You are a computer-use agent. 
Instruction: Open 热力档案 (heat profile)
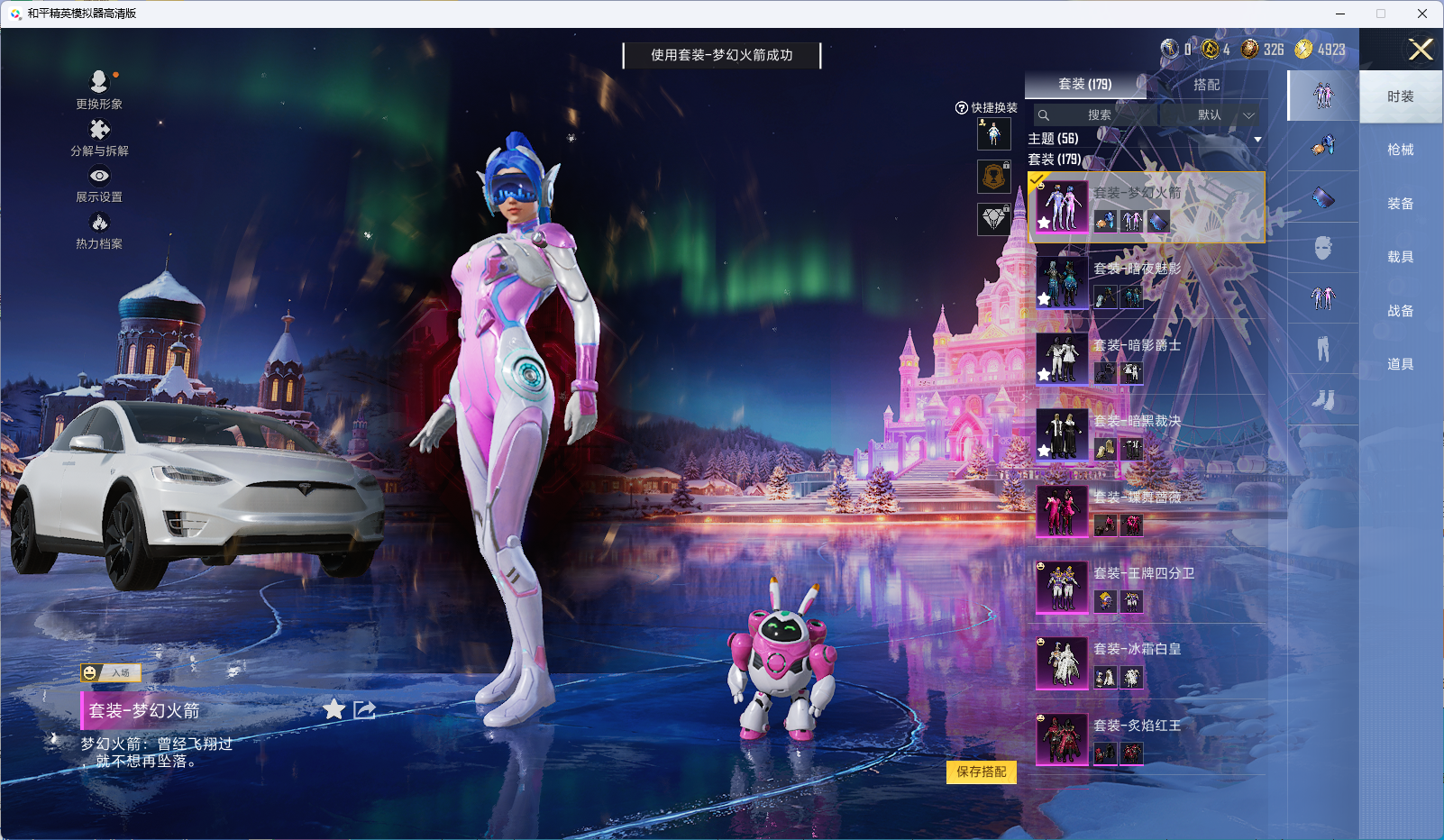tap(99, 231)
